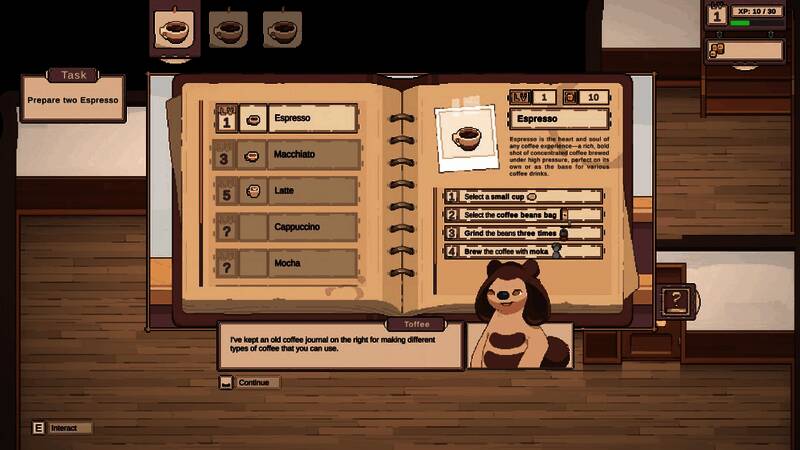The image size is (800, 450).
Task: Click the first hanging coffee cup order
Action: click(x=175, y=29)
